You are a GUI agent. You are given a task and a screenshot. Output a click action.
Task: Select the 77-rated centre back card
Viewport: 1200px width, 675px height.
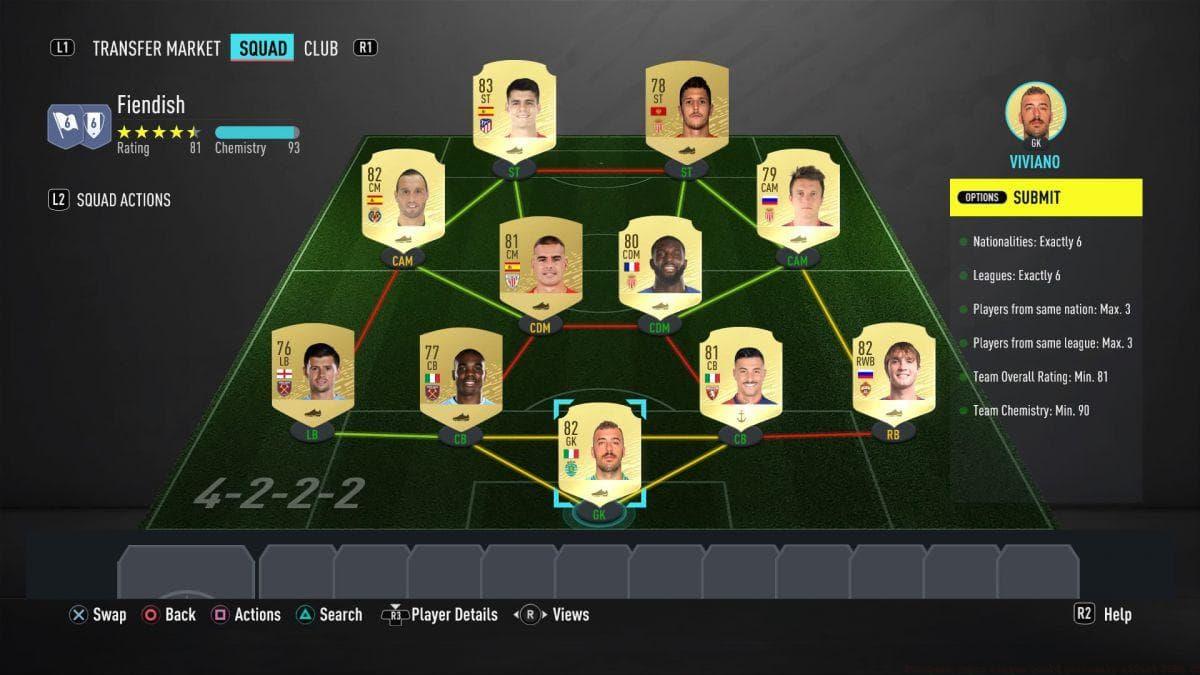point(460,378)
